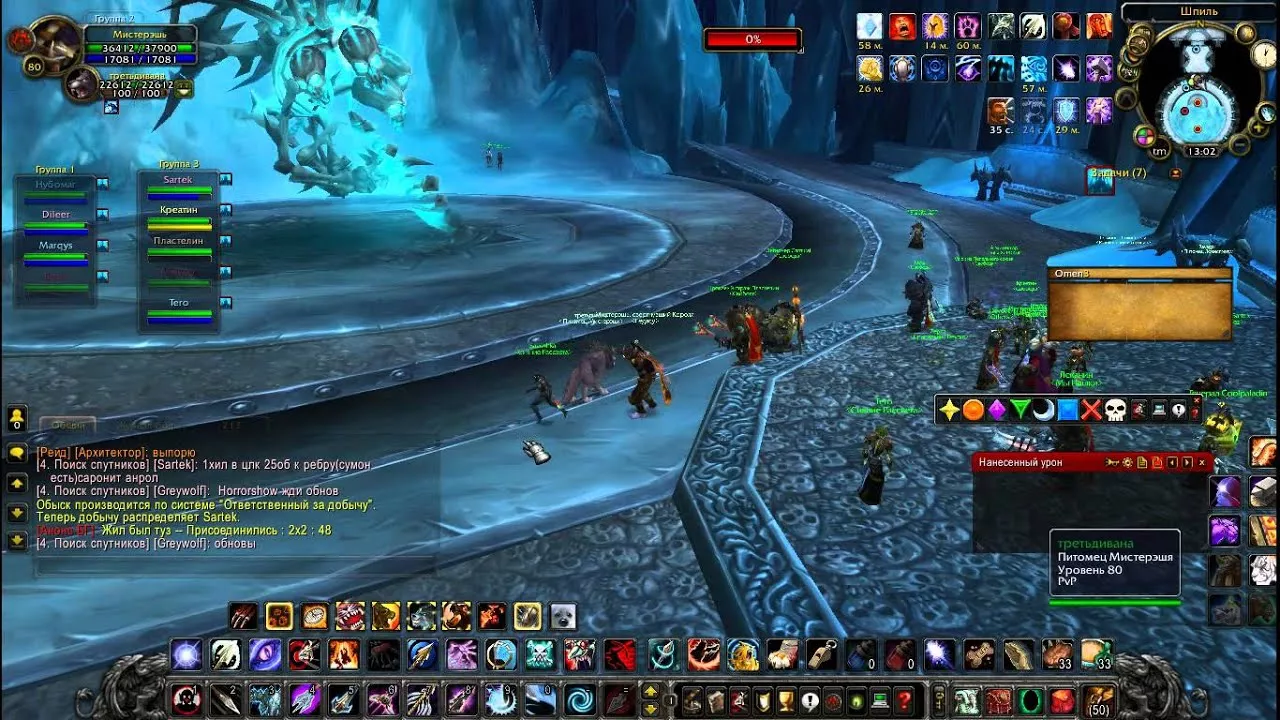1280x720 pixels.
Task: Activate the pet's claw ability icon
Action: coord(243,616)
